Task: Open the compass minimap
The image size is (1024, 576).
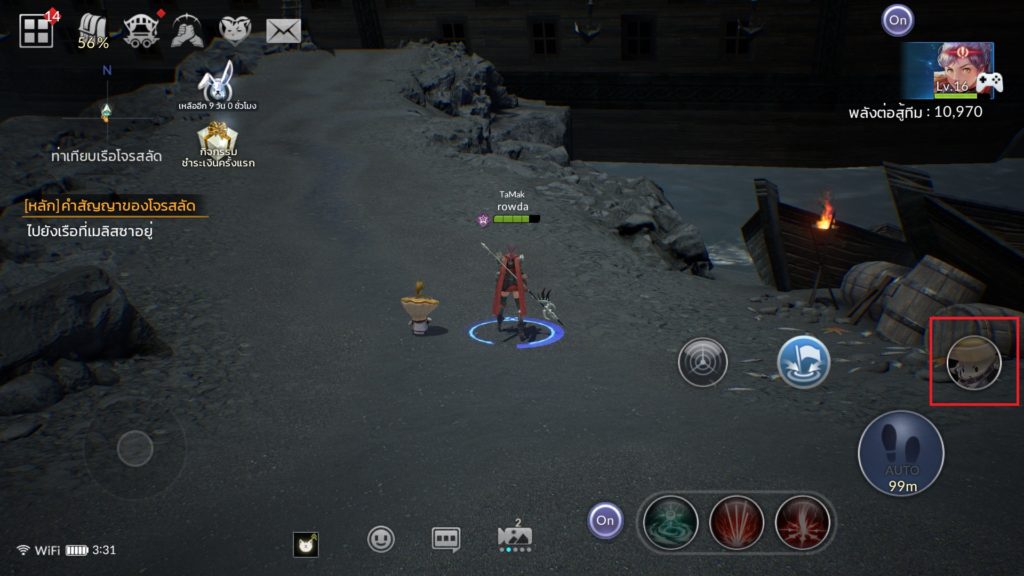Action: tap(107, 108)
